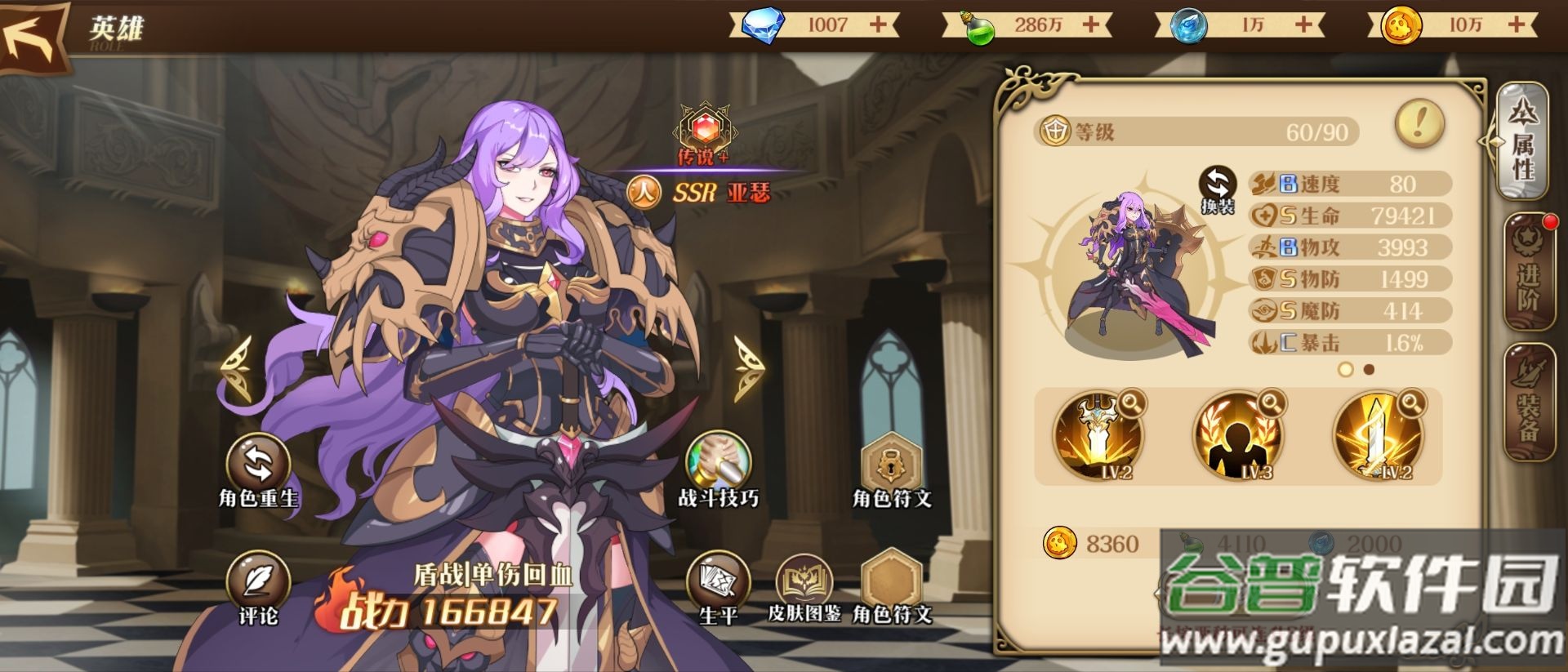Open the yellow exclamation info button
This screenshot has height=672, width=1568.
pyautogui.click(x=1419, y=124)
